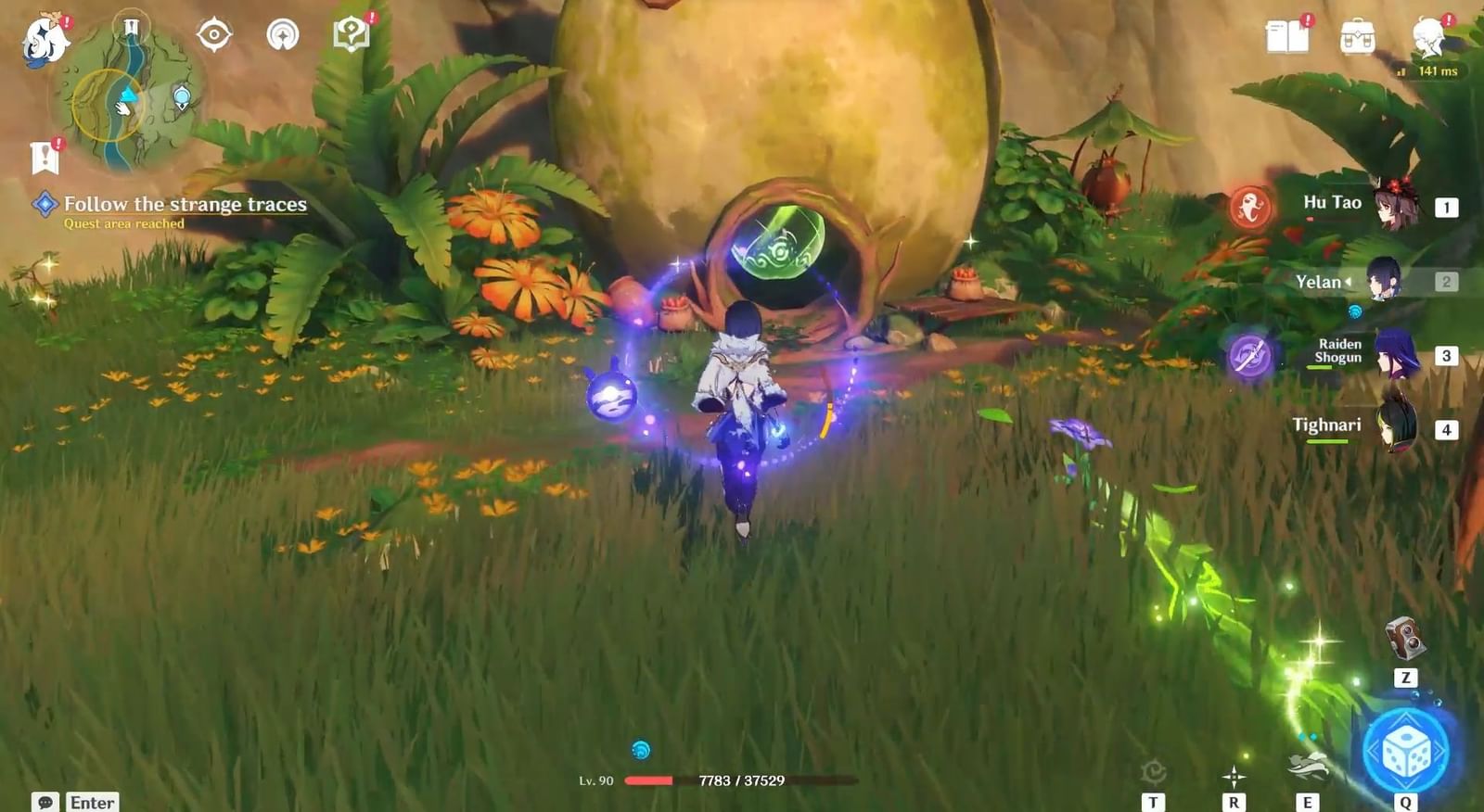This screenshot has width=1484, height=812.
Task: Switch to Raiden Shogun in the party list
Action: 1396,357
